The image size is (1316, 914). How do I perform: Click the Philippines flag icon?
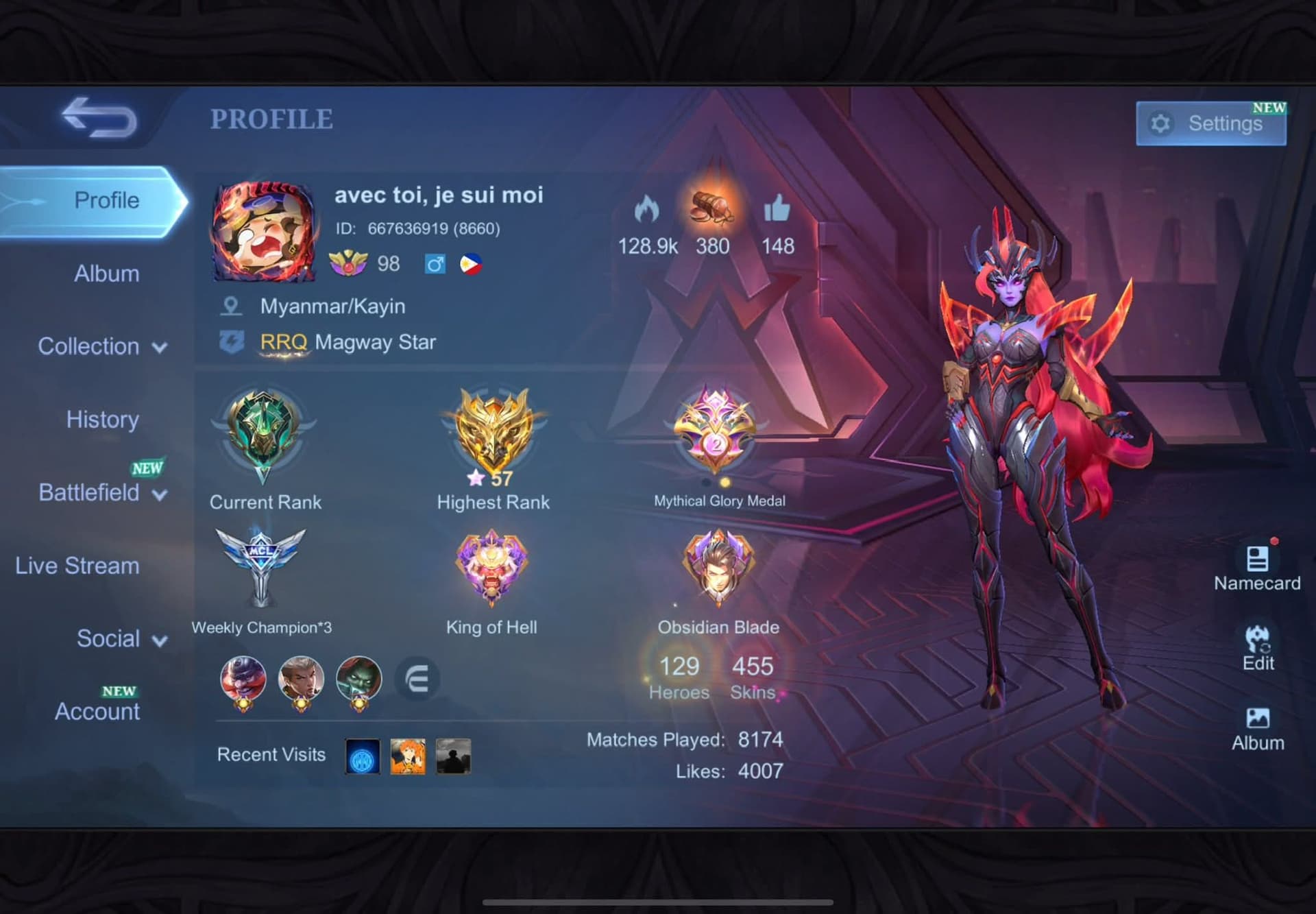[x=472, y=264]
